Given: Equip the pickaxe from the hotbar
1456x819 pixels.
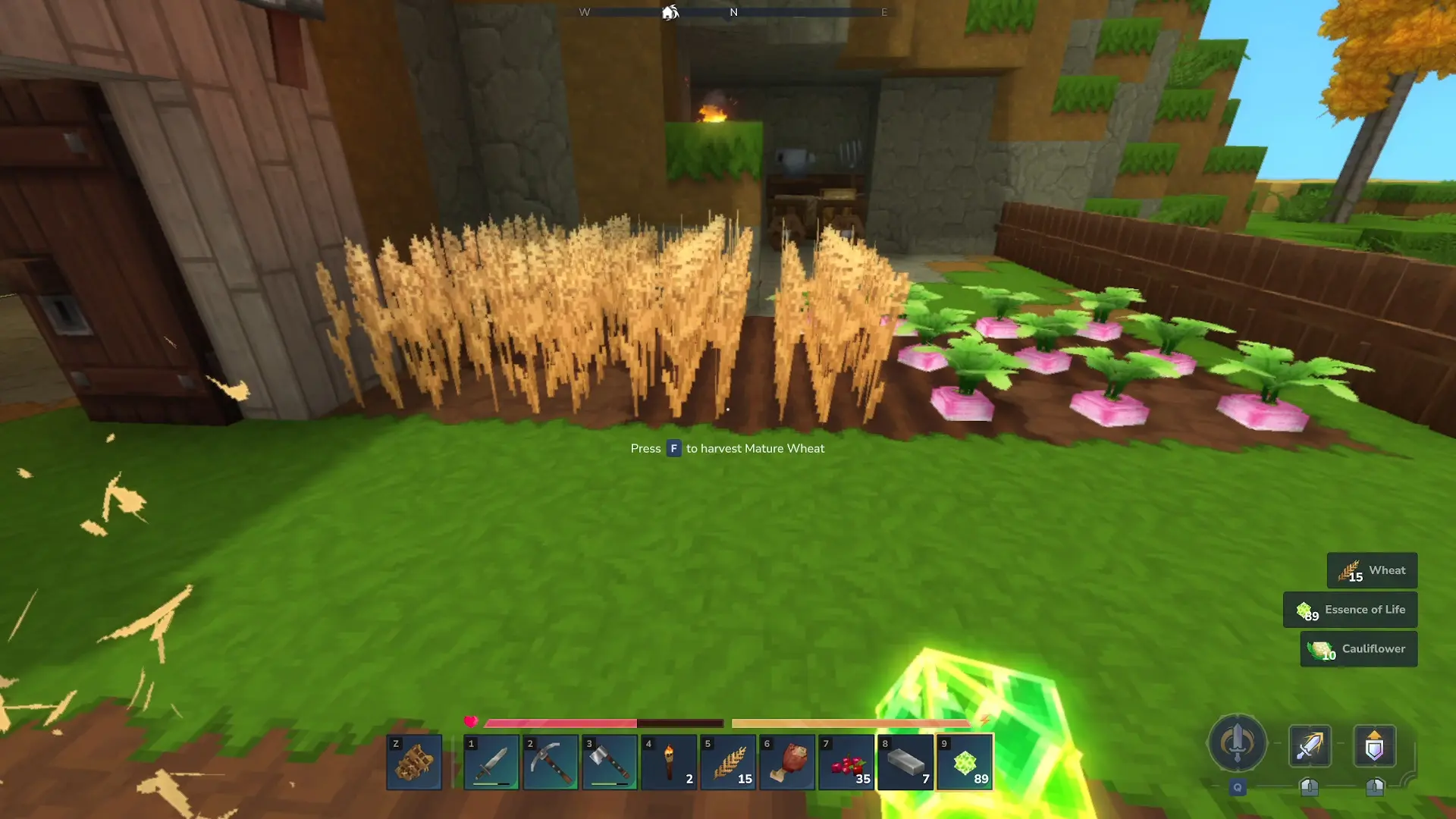Looking at the screenshot, I should 551,762.
